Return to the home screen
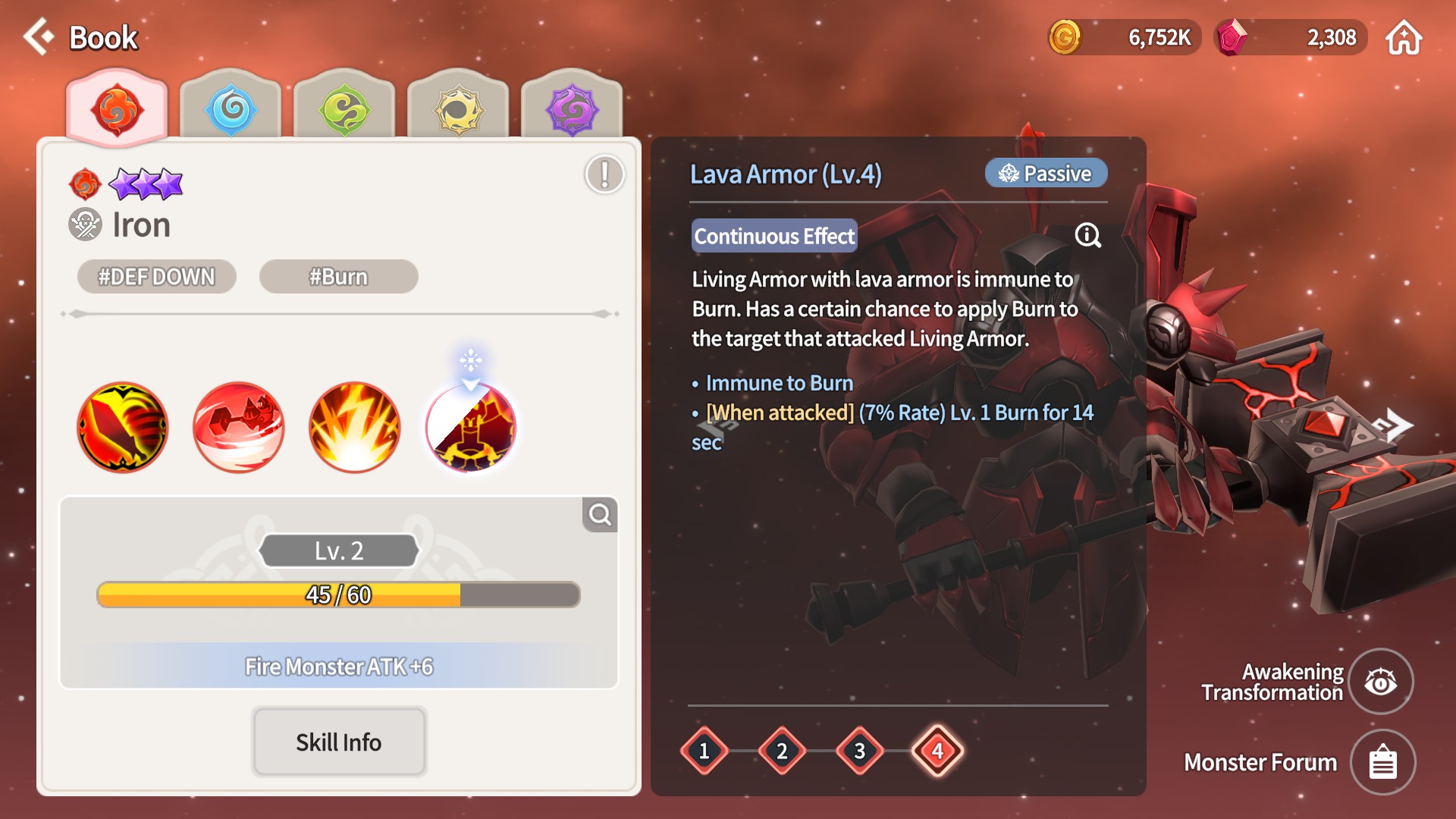This screenshot has height=819, width=1456. pos(1404,38)
